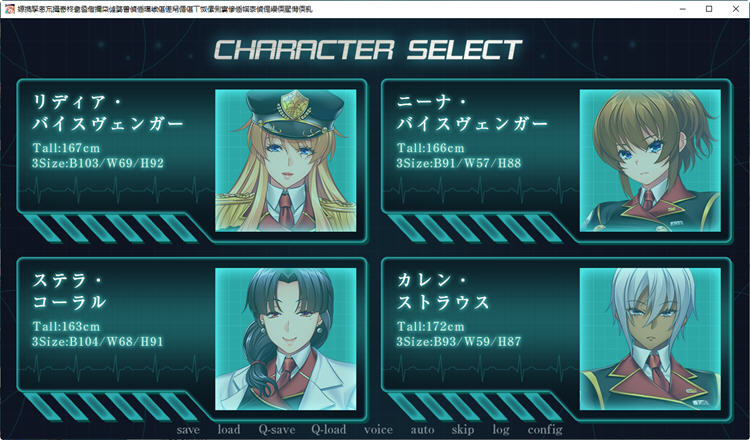Open the save menu
This screenshot has width=750, height=440.
187,429
